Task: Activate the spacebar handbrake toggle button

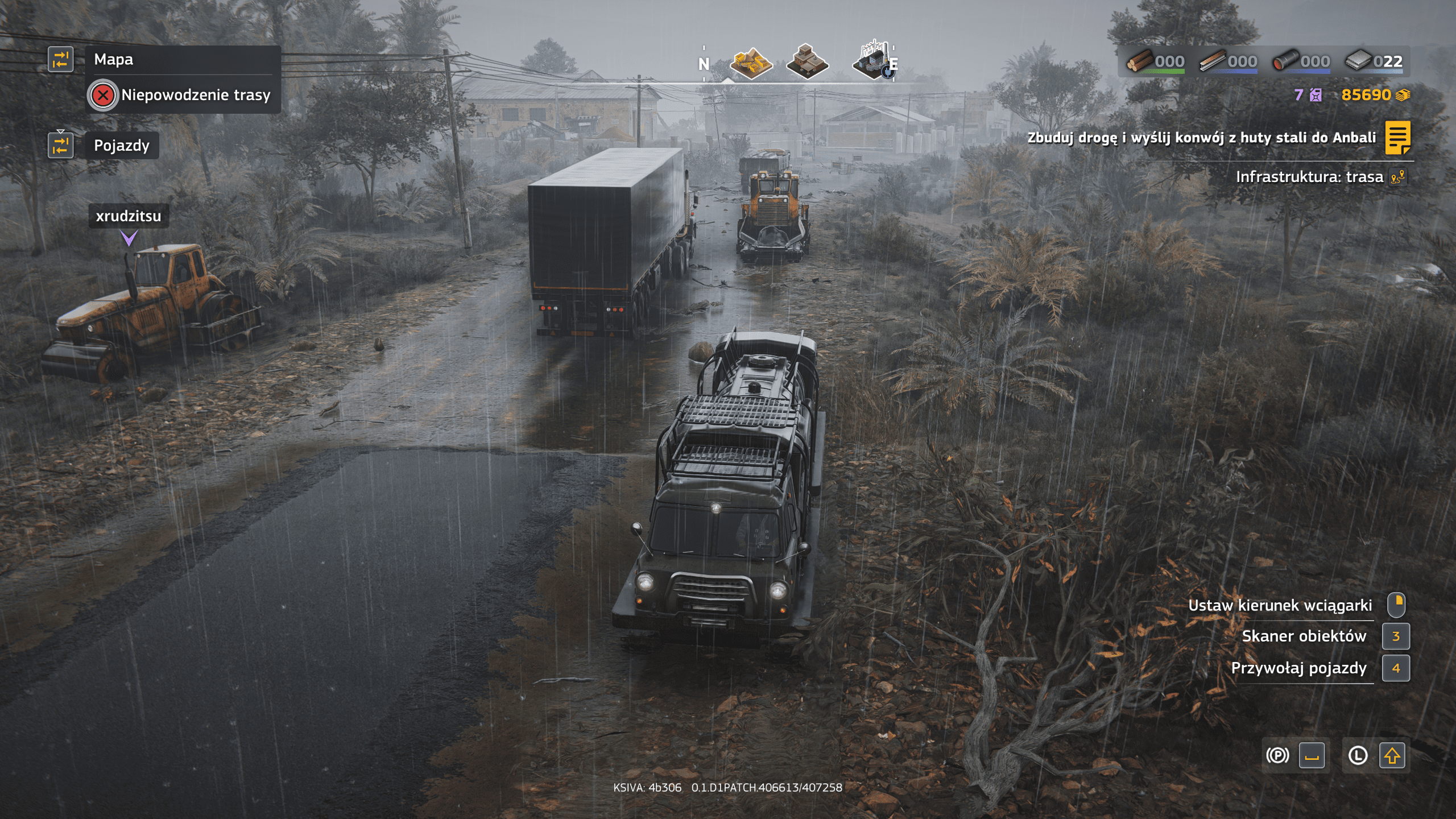Action: [1312, 755]
